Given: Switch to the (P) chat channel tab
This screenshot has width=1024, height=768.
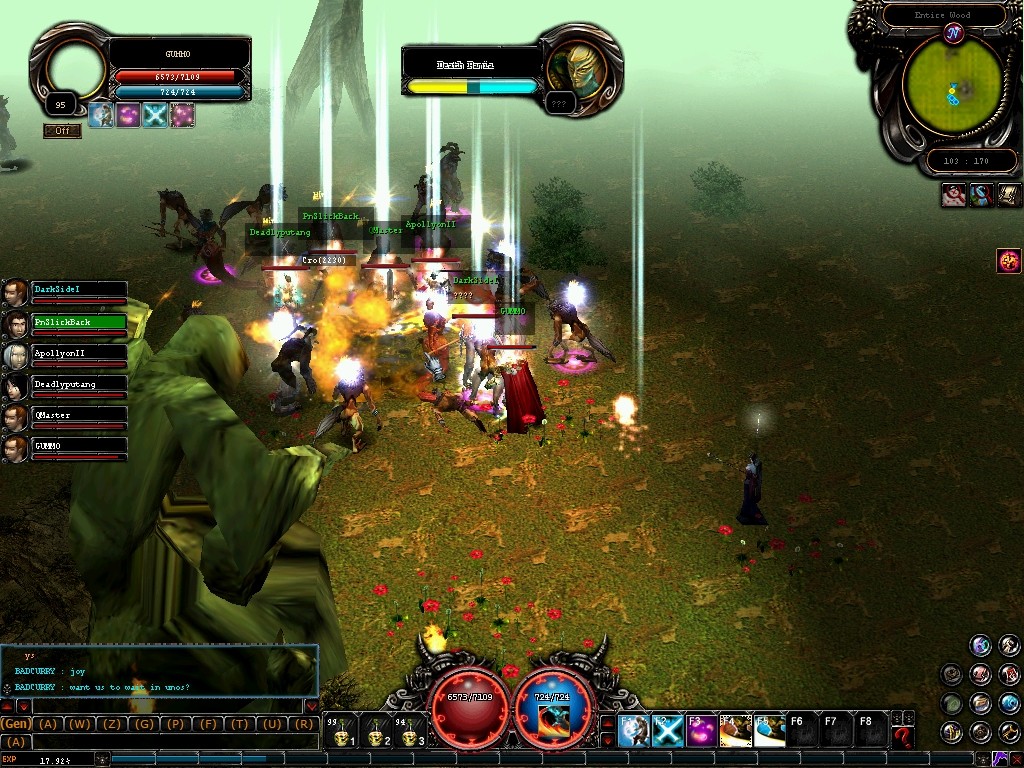Looking at the screenshot, I should click(x=176, y=724).
